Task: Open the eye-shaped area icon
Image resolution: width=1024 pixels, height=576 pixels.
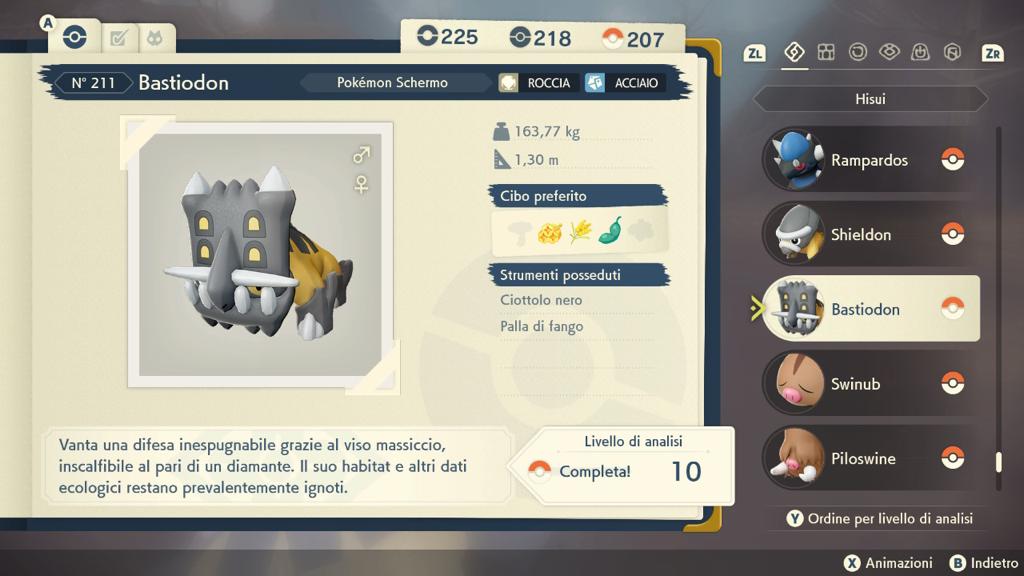Action: [x=889, y=52]
